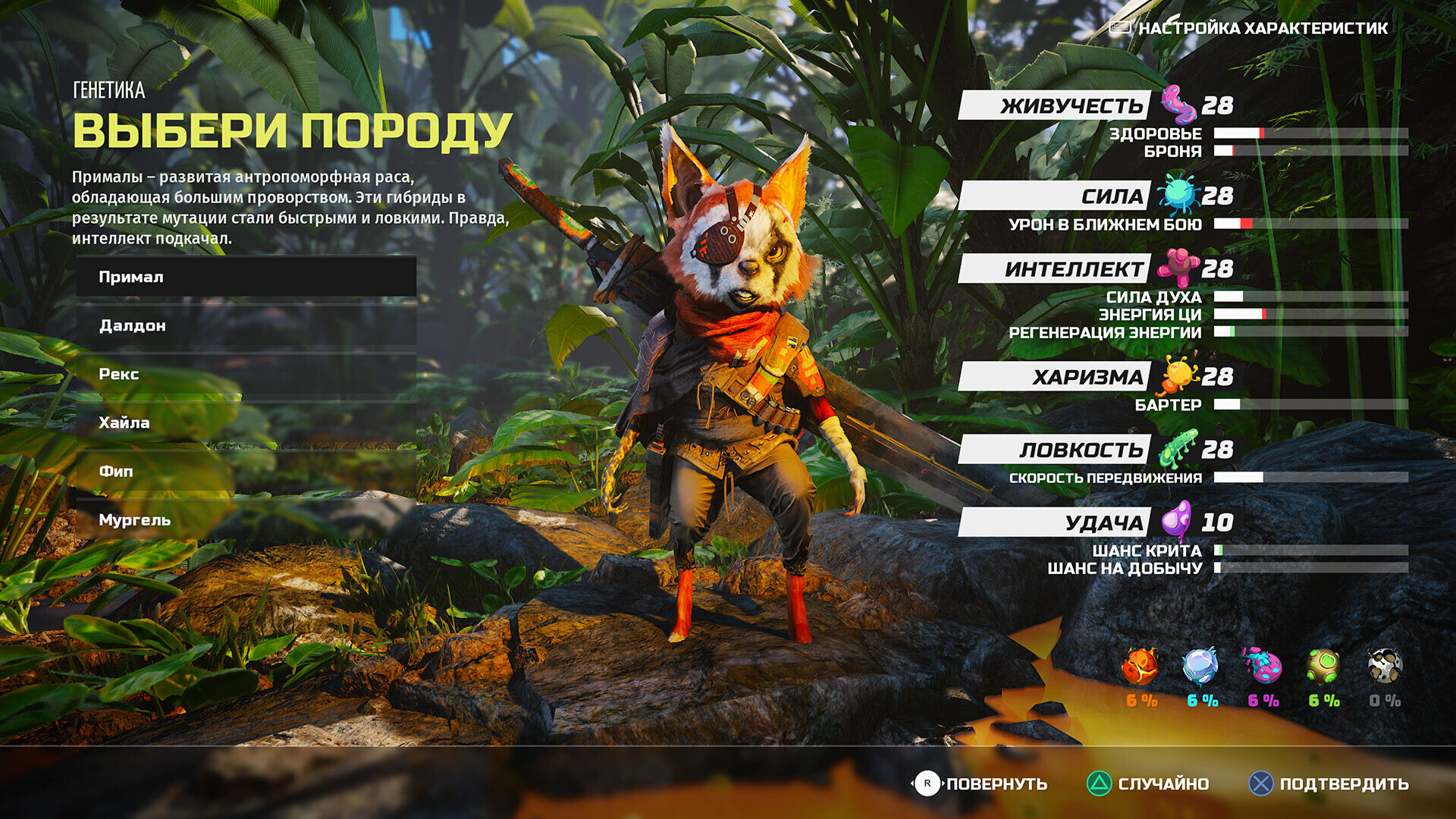
Task: Select the Примал breed entry
Action: pos(246,277)
